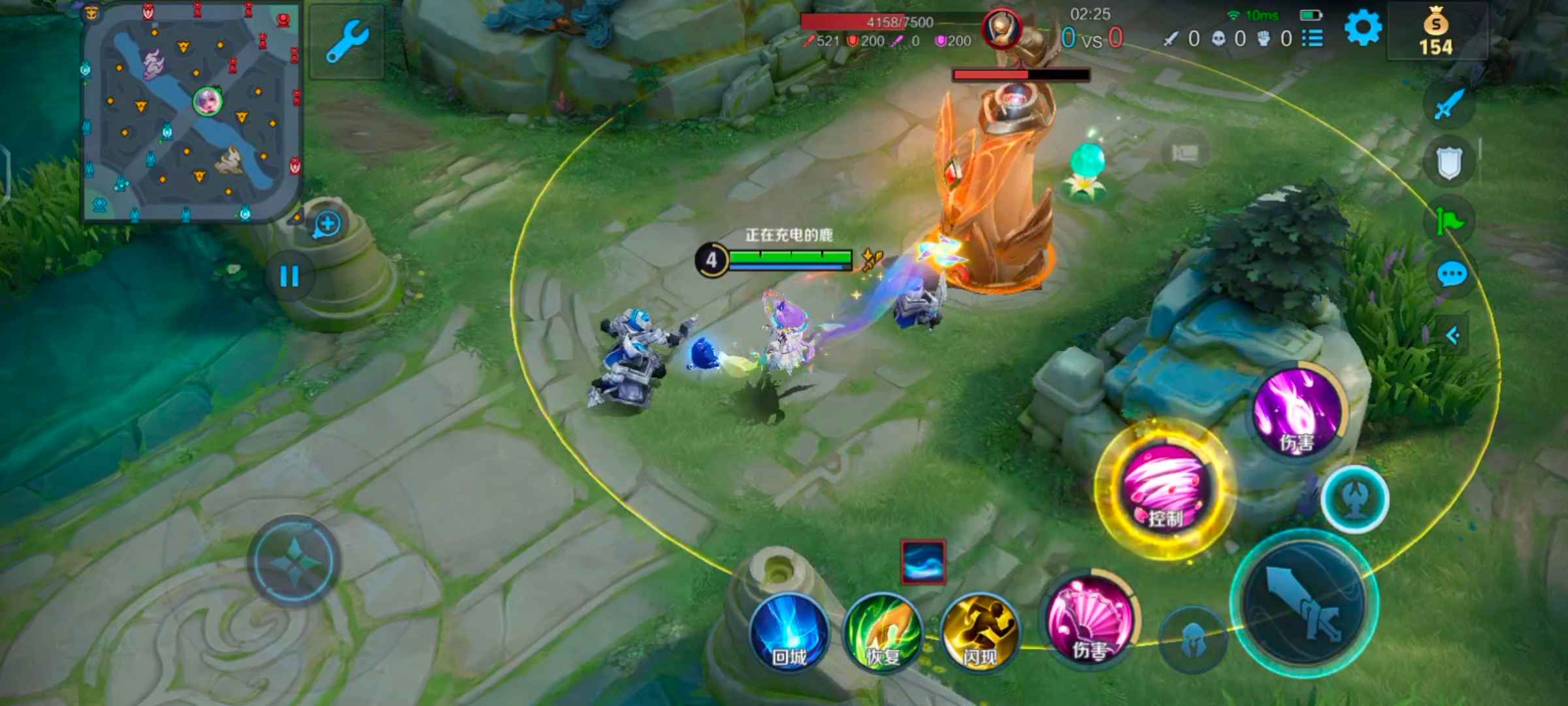Cast the 闪现 flash spell

click(979, 632)
